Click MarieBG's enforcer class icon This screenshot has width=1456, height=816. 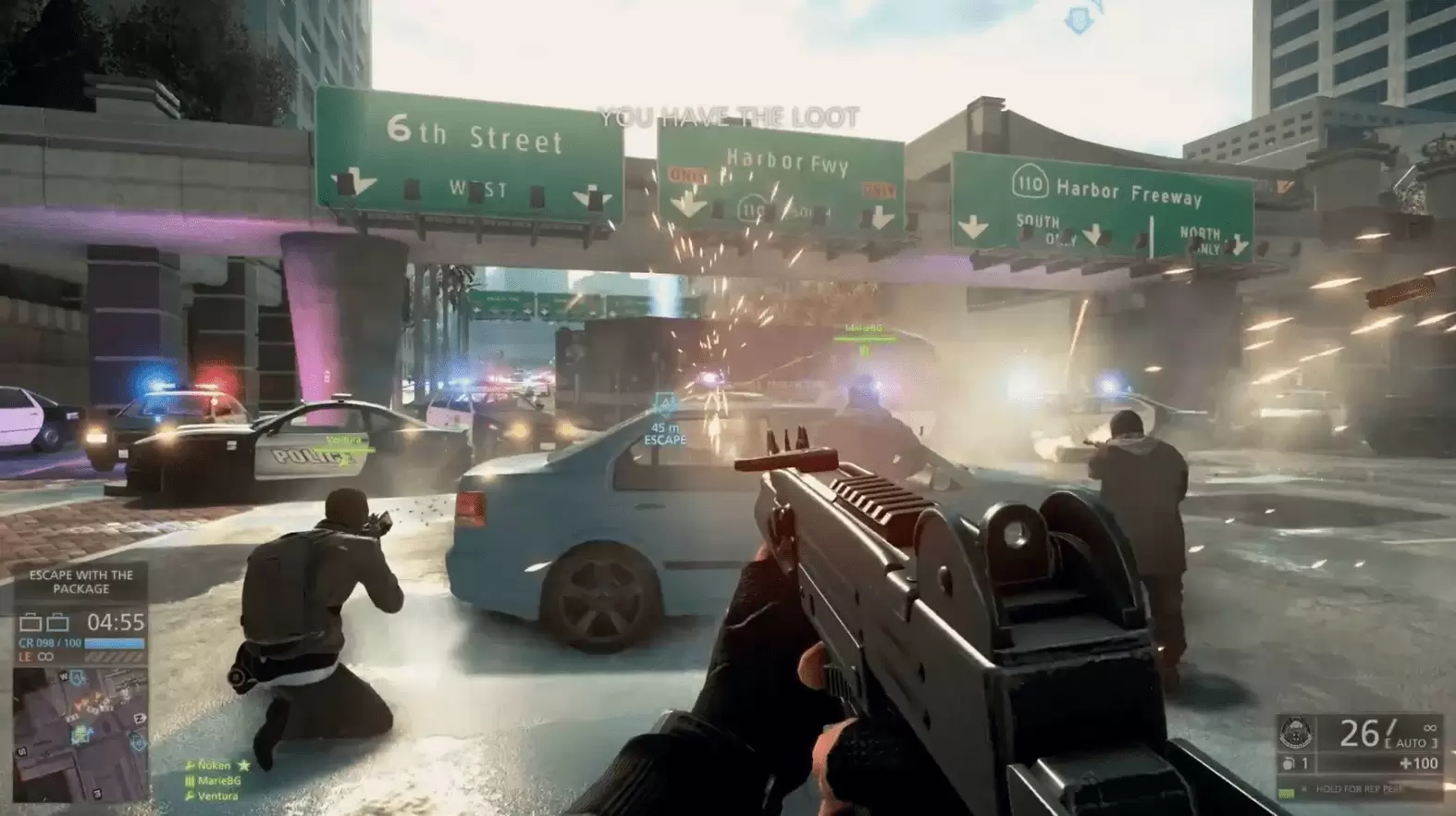(x=190, y=782)
